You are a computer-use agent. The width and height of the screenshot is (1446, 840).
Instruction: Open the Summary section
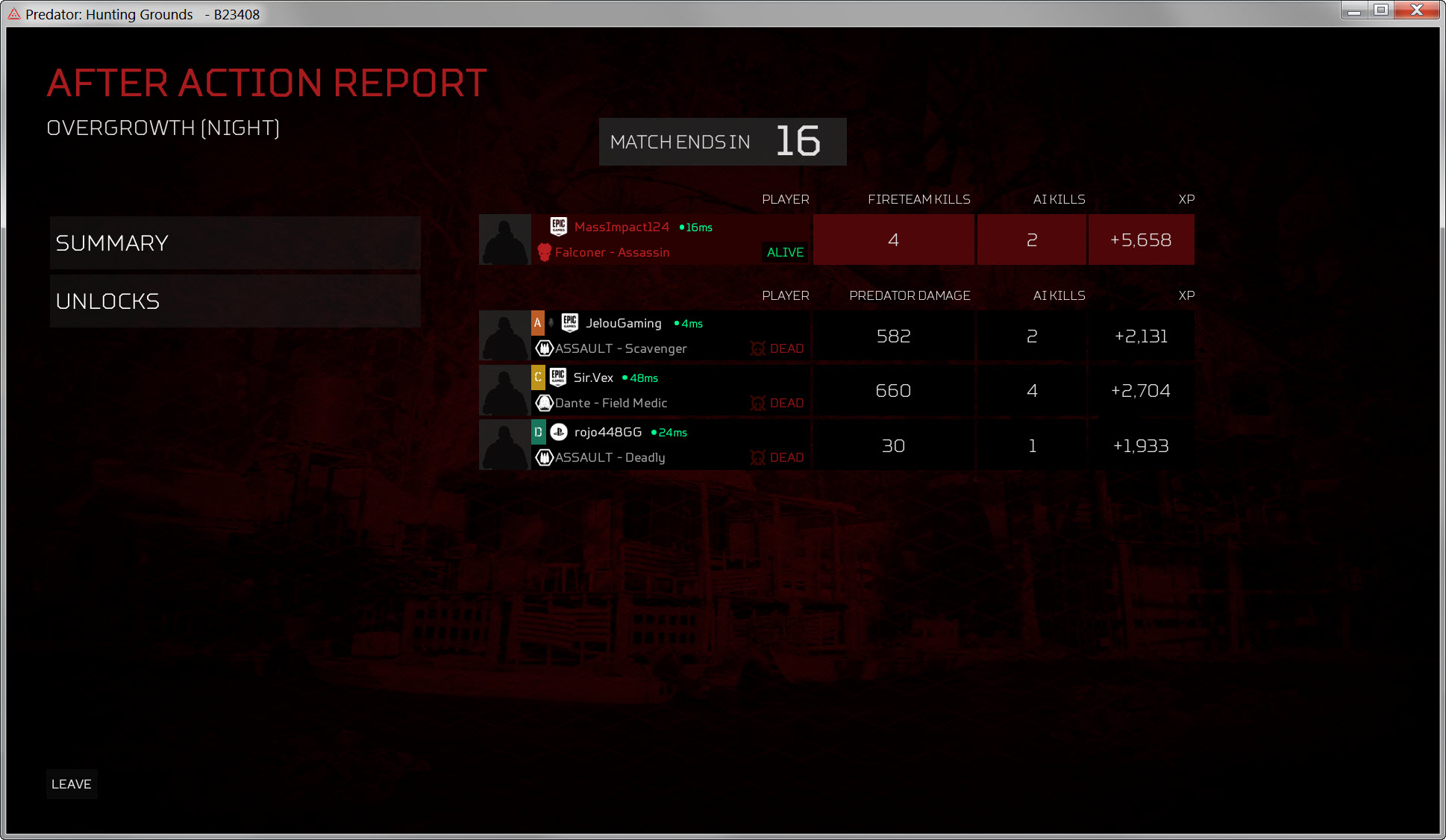(x=234, y=243)
